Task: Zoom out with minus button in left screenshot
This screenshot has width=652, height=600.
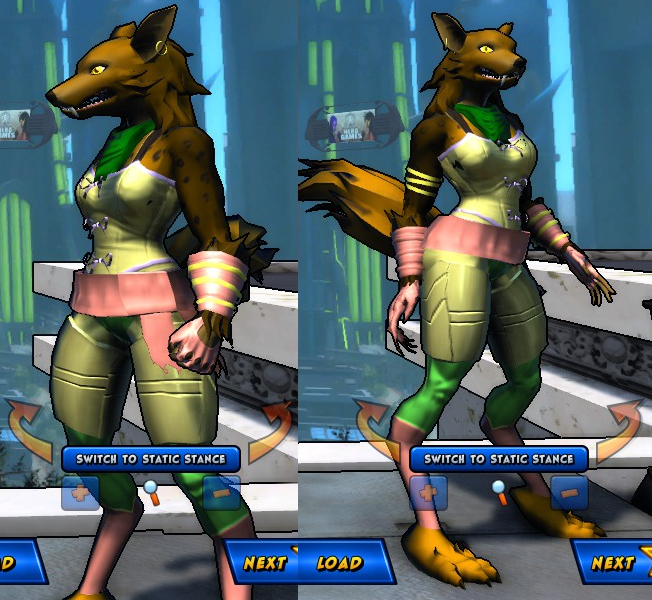Action: tap(221, 492)
